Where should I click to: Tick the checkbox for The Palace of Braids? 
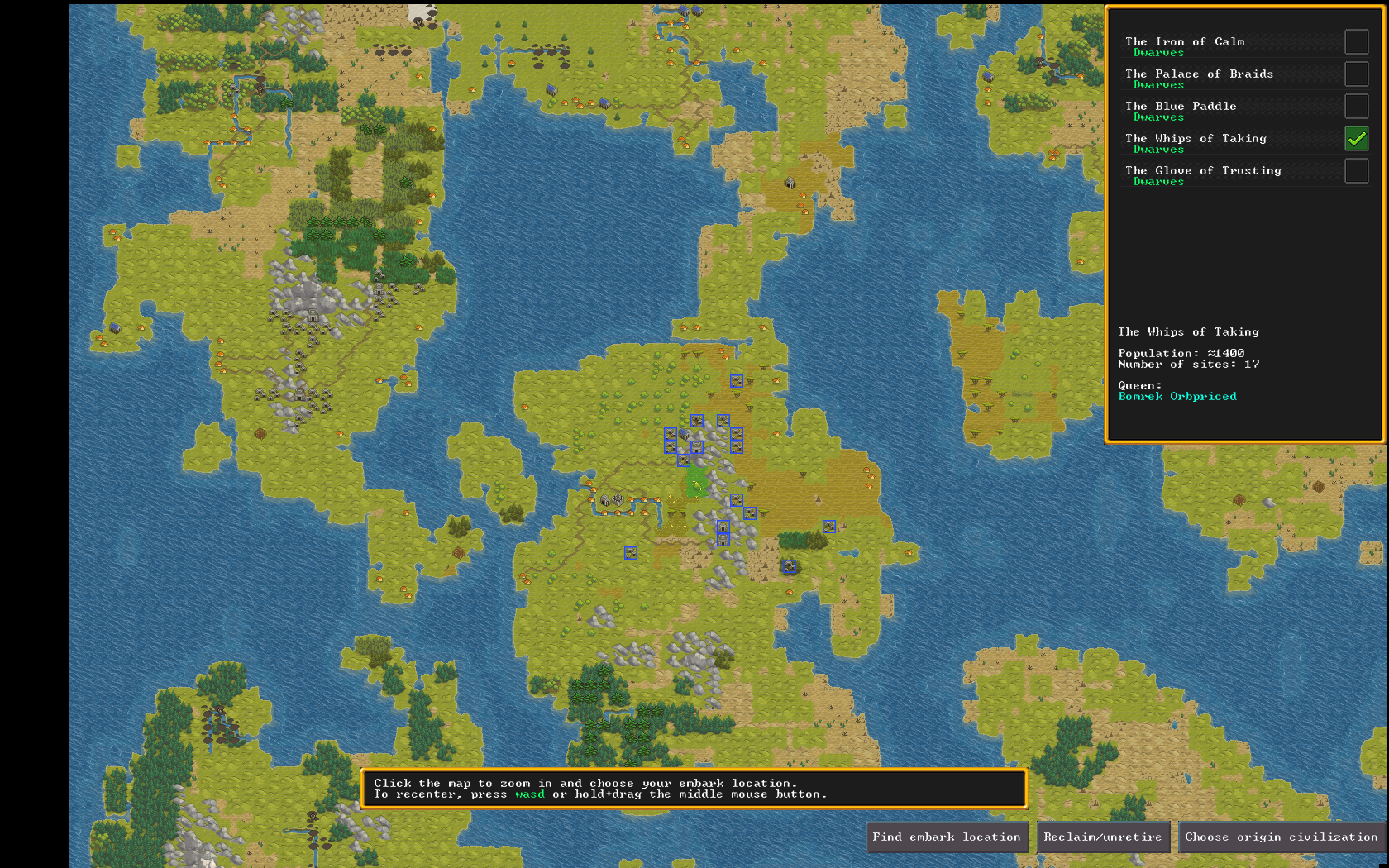point(1356,74)
